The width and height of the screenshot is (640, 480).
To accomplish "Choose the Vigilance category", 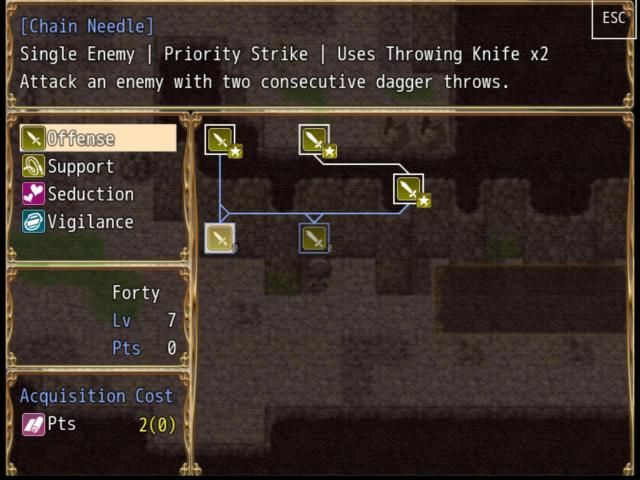I will point(90,222).
